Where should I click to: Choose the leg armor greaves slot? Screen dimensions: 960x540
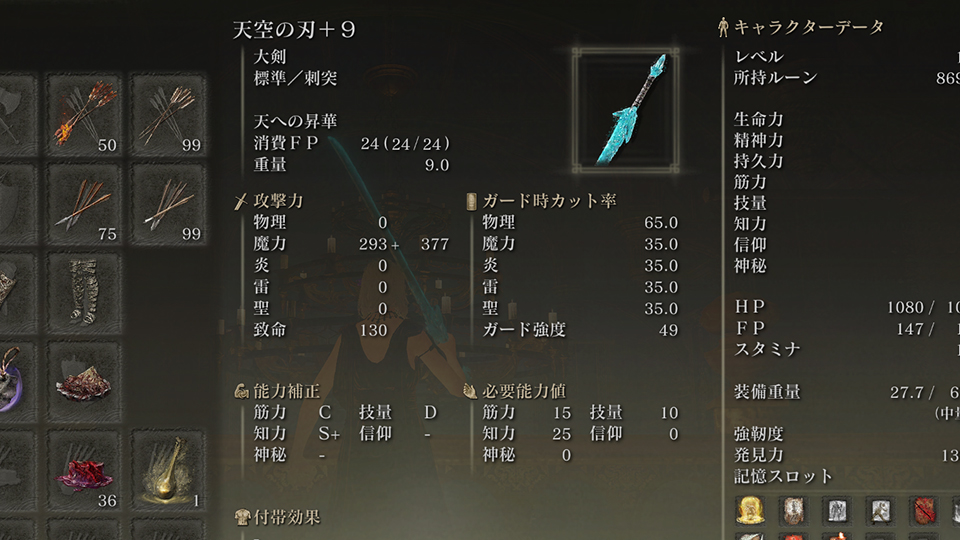(x=84, y=292)
